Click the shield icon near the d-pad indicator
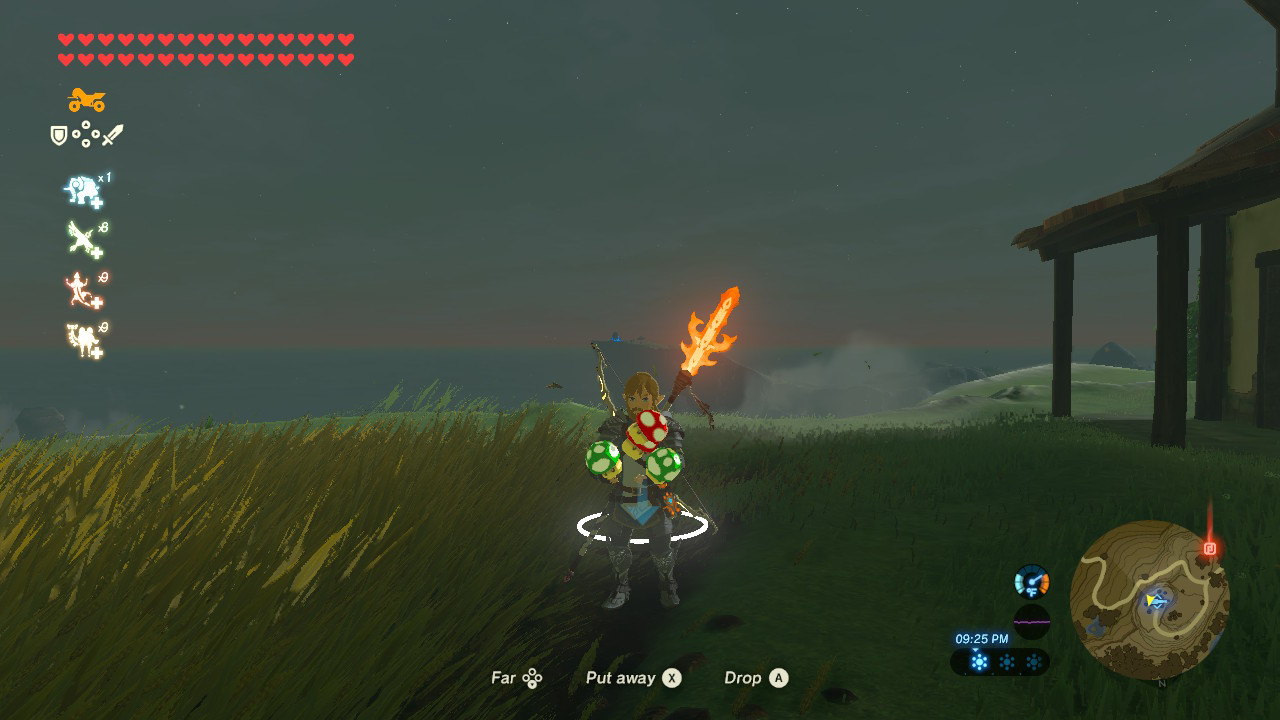Image resolution: width=1280 pixels, height=720 pixels. click(58, 134)
